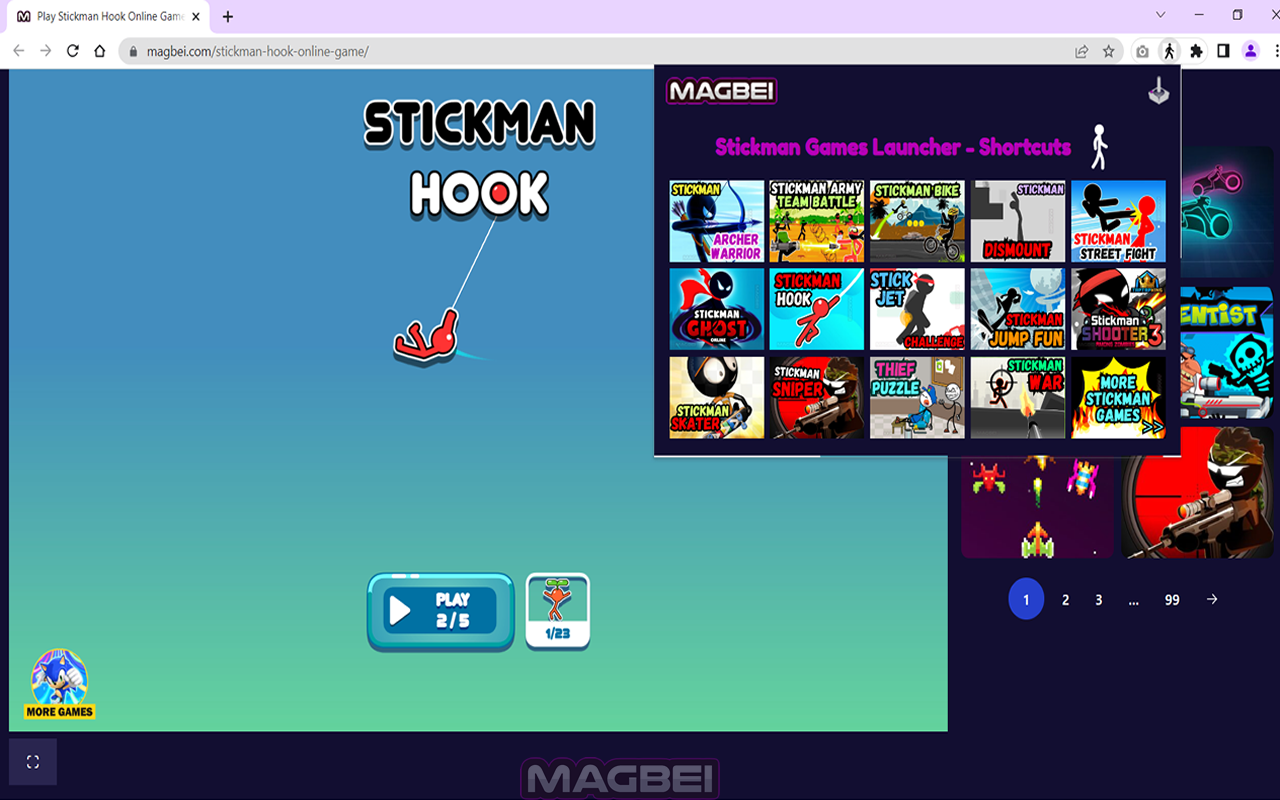Click the camera icon in the address bar

point(1142,50)
